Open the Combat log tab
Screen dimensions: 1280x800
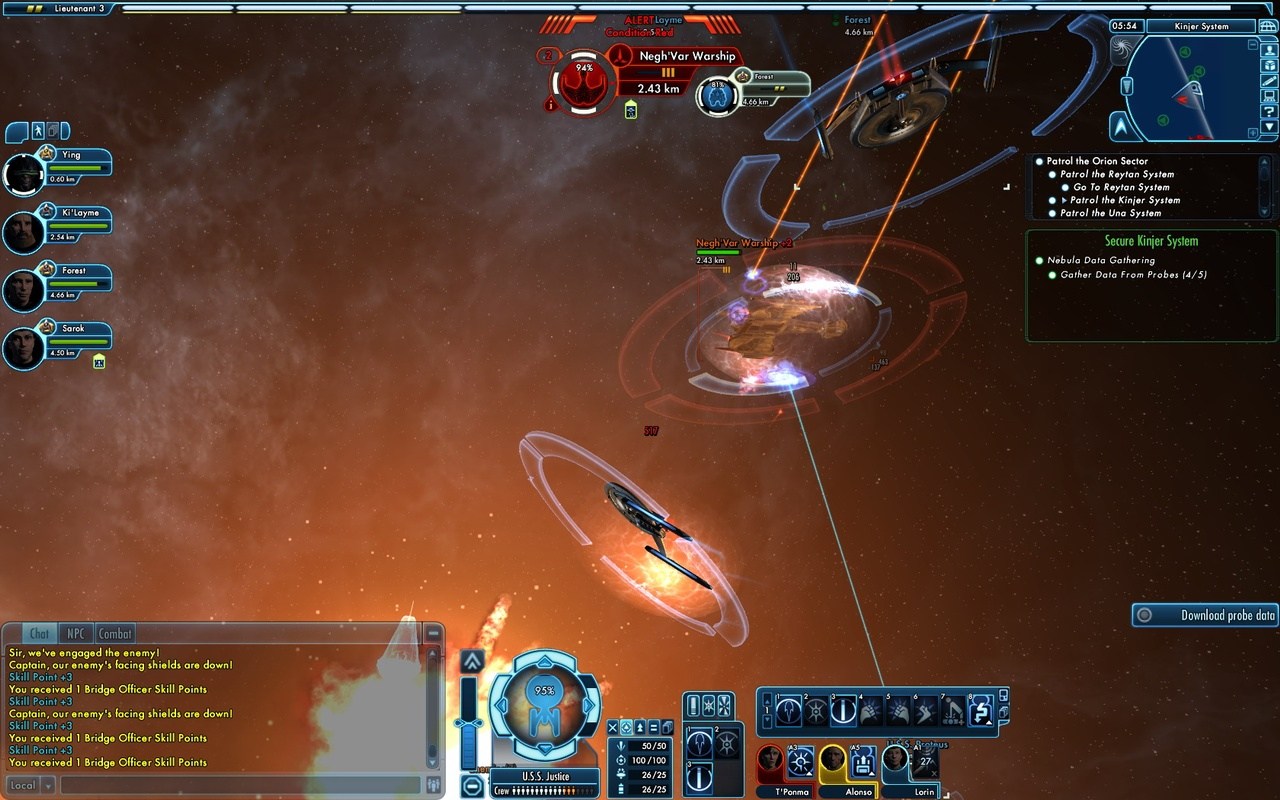115,633
